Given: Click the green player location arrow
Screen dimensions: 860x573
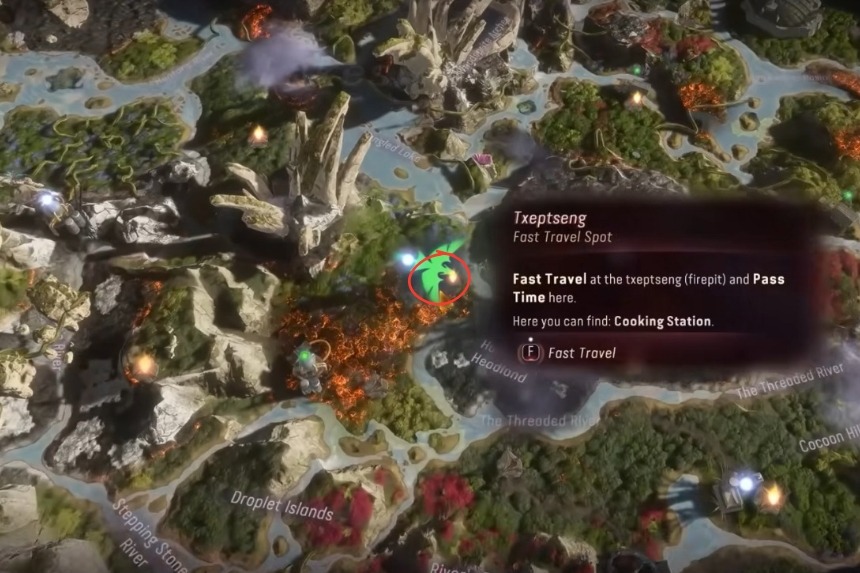Looking at the screenshot, I should coord(434,268).
